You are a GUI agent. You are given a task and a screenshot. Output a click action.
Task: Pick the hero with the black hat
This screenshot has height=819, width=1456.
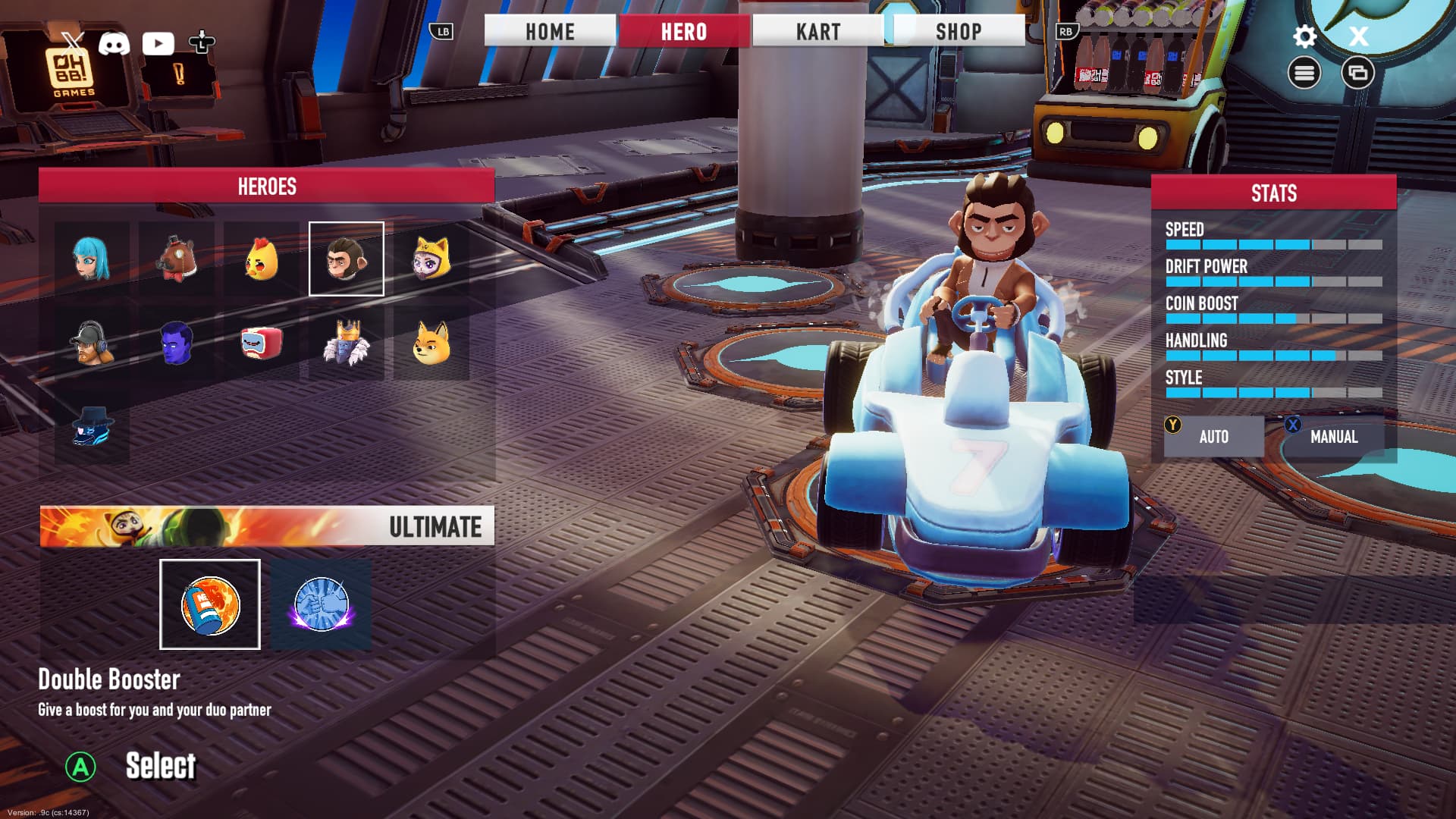click(92, 428)
